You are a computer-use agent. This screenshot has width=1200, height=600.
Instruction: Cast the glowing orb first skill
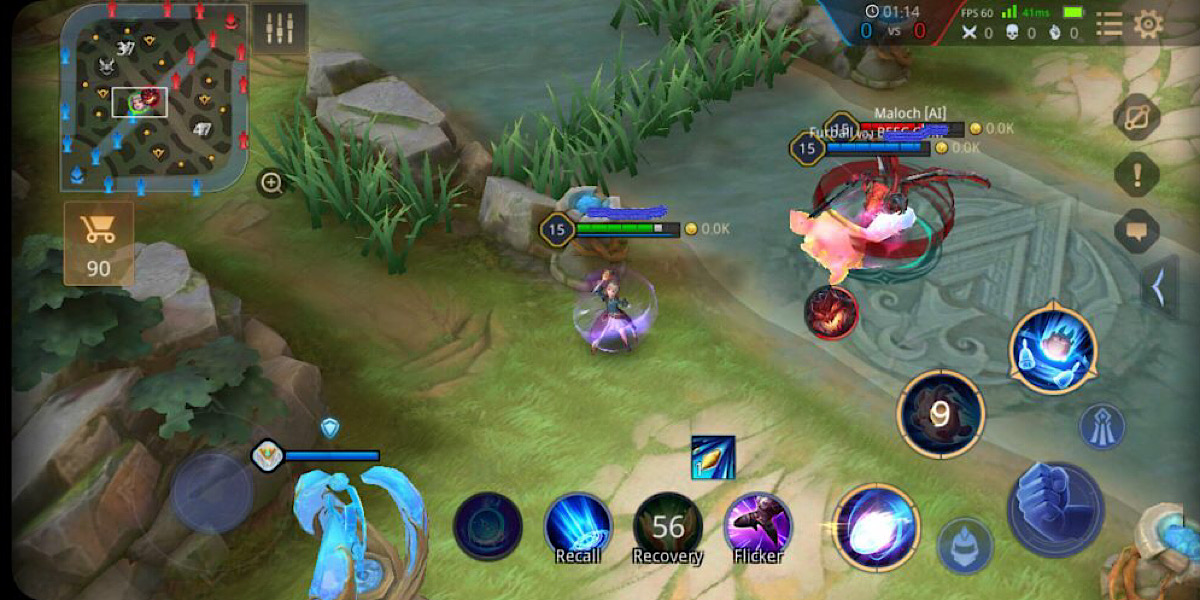pyautogui.click(x=875, y=527)
